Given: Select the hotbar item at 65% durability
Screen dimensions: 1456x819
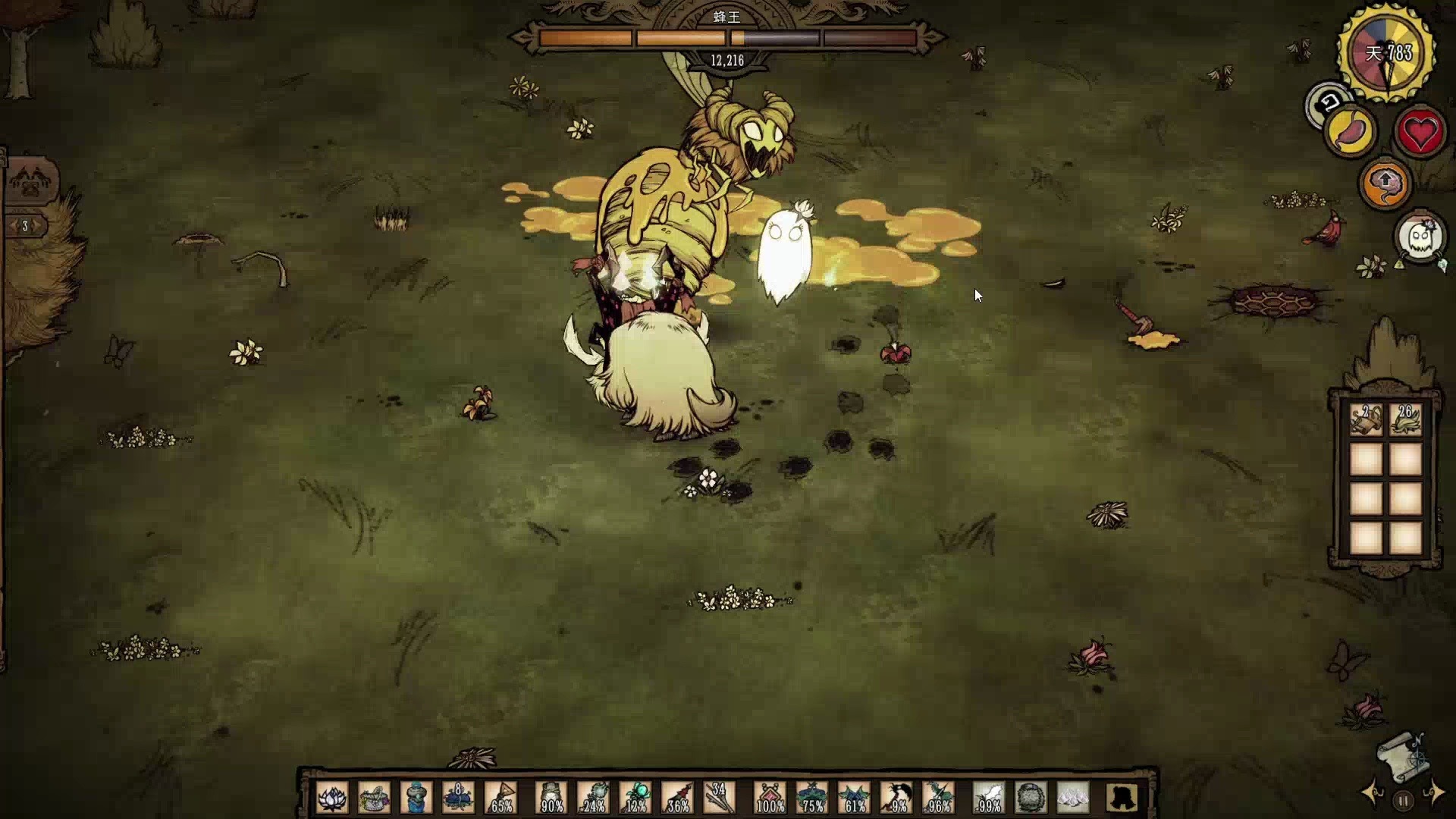Looking at the screenshot, I should tap(500, 799).
